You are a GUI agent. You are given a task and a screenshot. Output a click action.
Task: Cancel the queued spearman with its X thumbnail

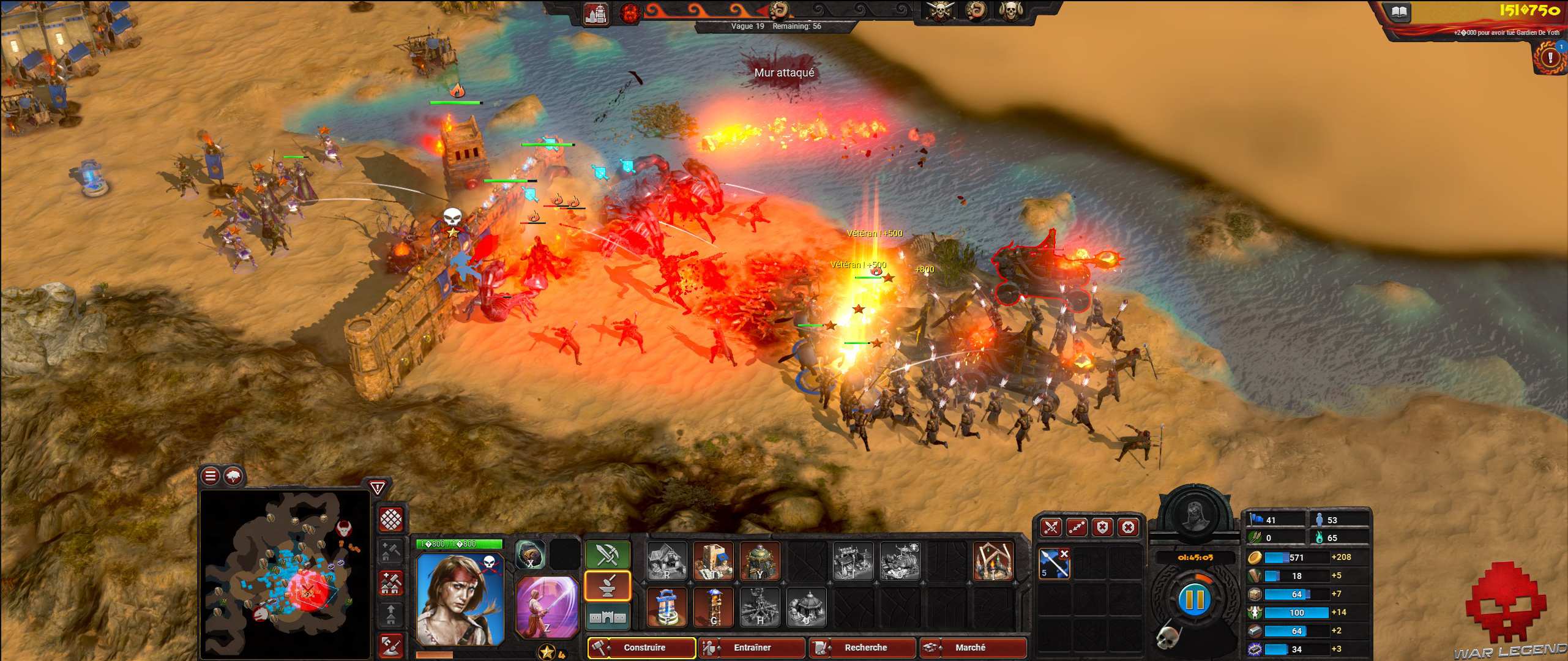(1064, 554)
